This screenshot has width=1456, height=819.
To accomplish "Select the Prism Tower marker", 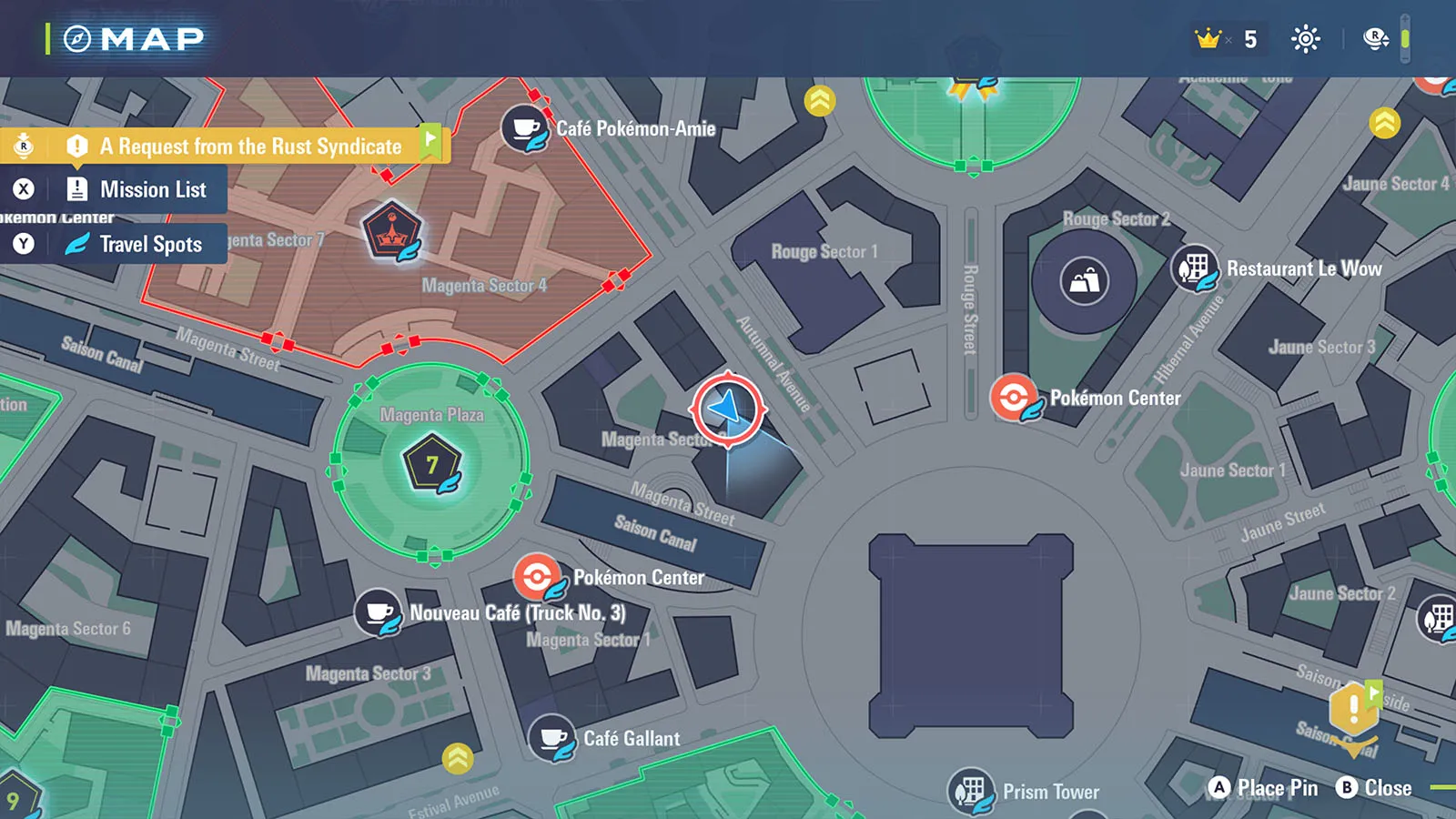I will [x=971, y=791].
